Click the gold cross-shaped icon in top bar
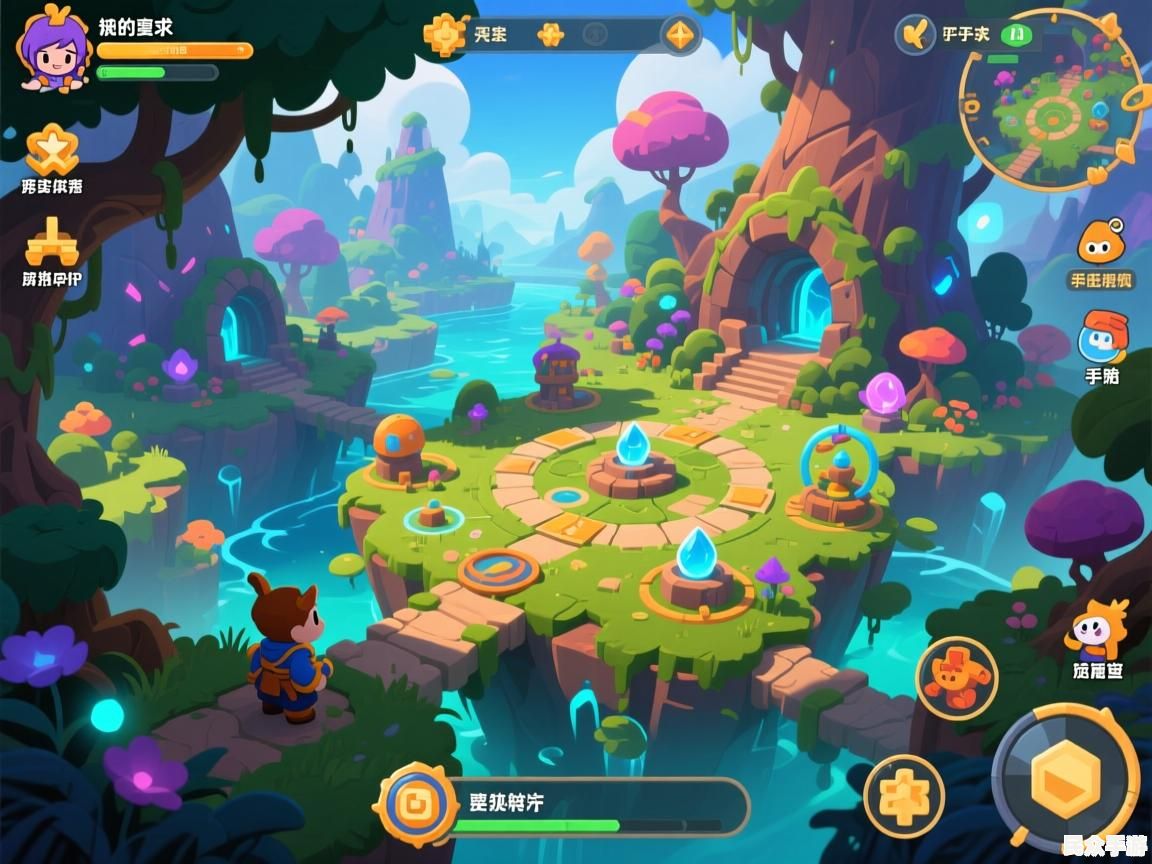The height and width of the screenshot is (864, 1152). click(x=445, y=35)
